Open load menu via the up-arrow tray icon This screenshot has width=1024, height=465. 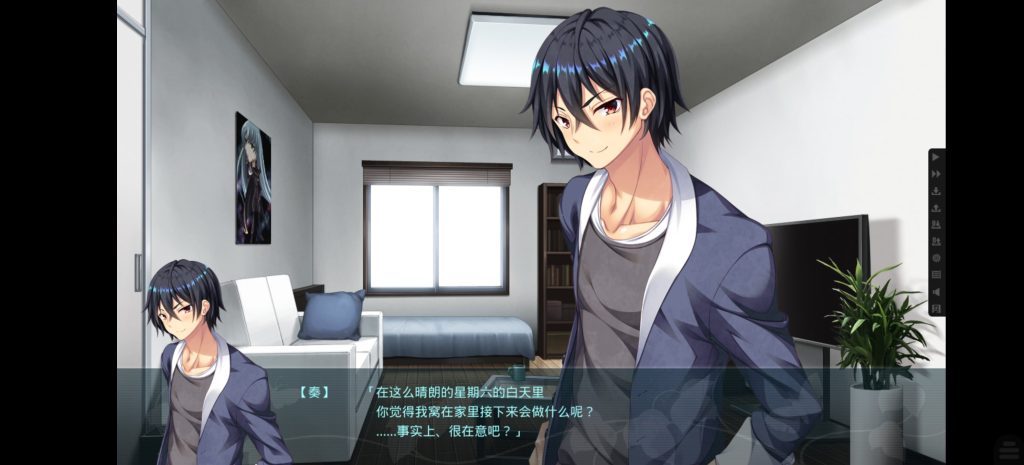tap(936, 208)
